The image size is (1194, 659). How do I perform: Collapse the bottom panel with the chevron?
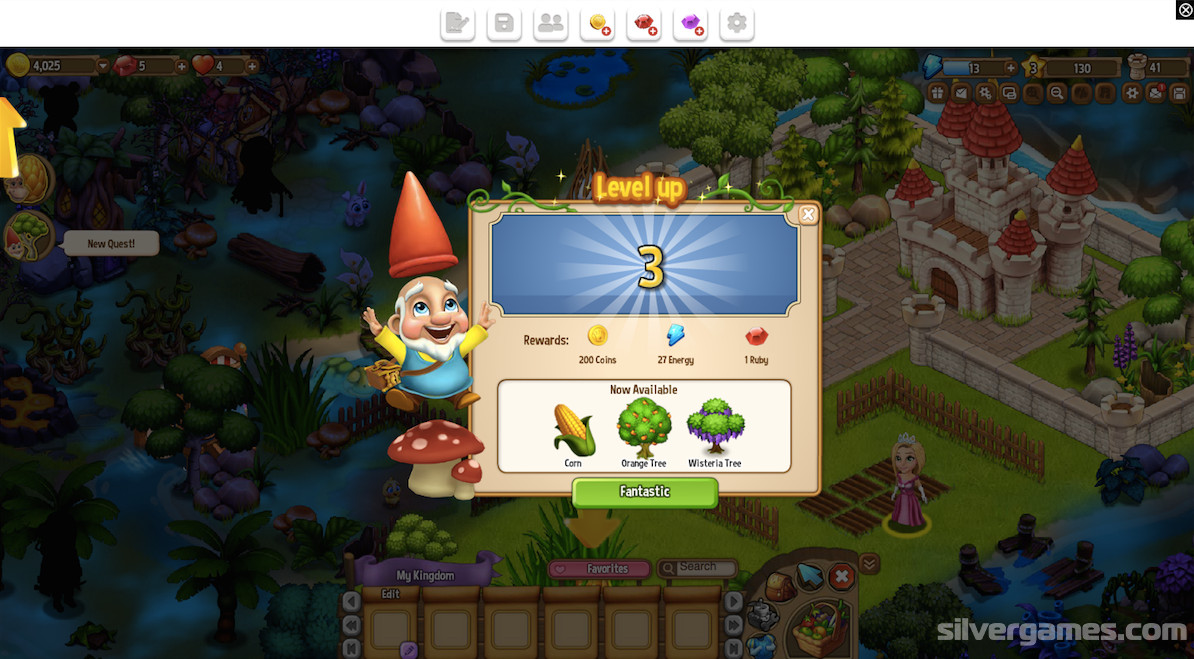870,564
